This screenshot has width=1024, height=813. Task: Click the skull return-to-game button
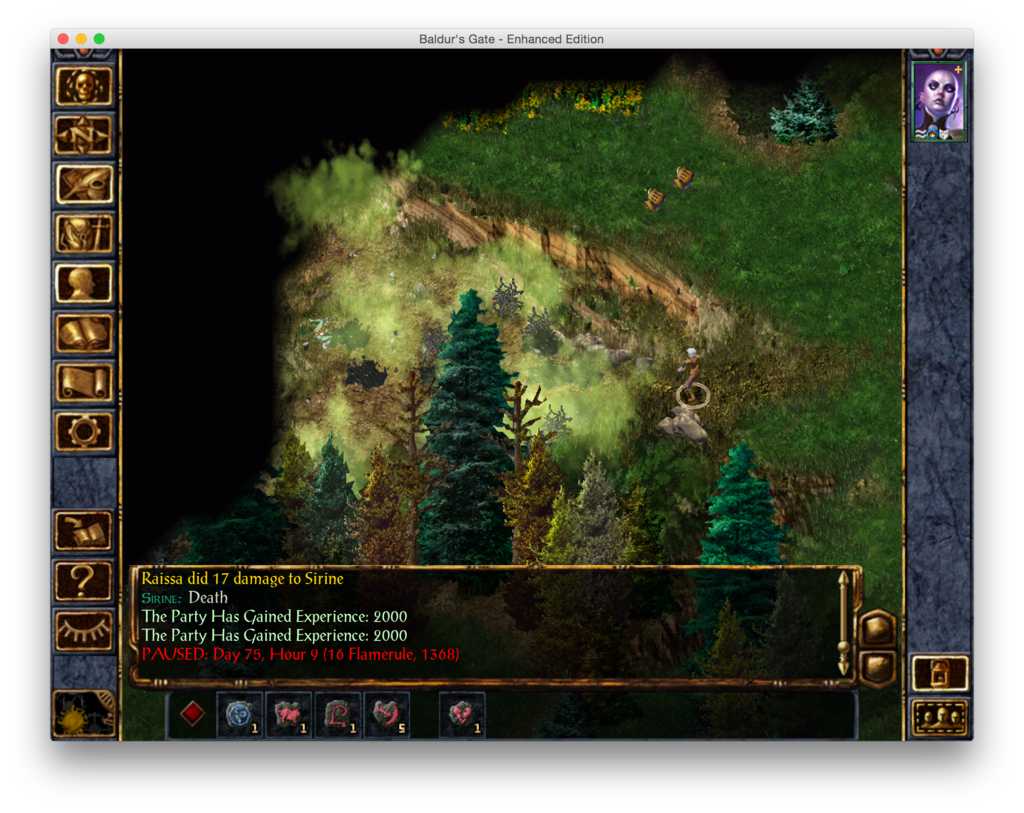(84, 86)
